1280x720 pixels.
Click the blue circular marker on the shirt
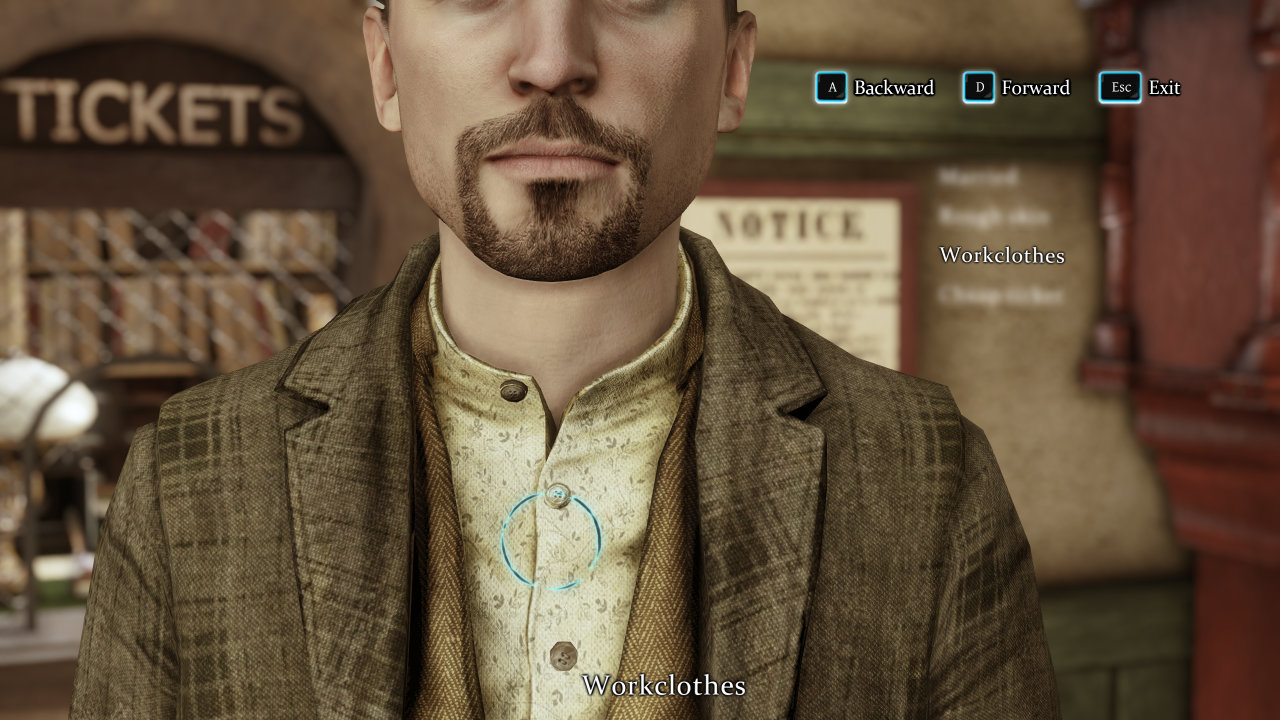pos(551,540)
